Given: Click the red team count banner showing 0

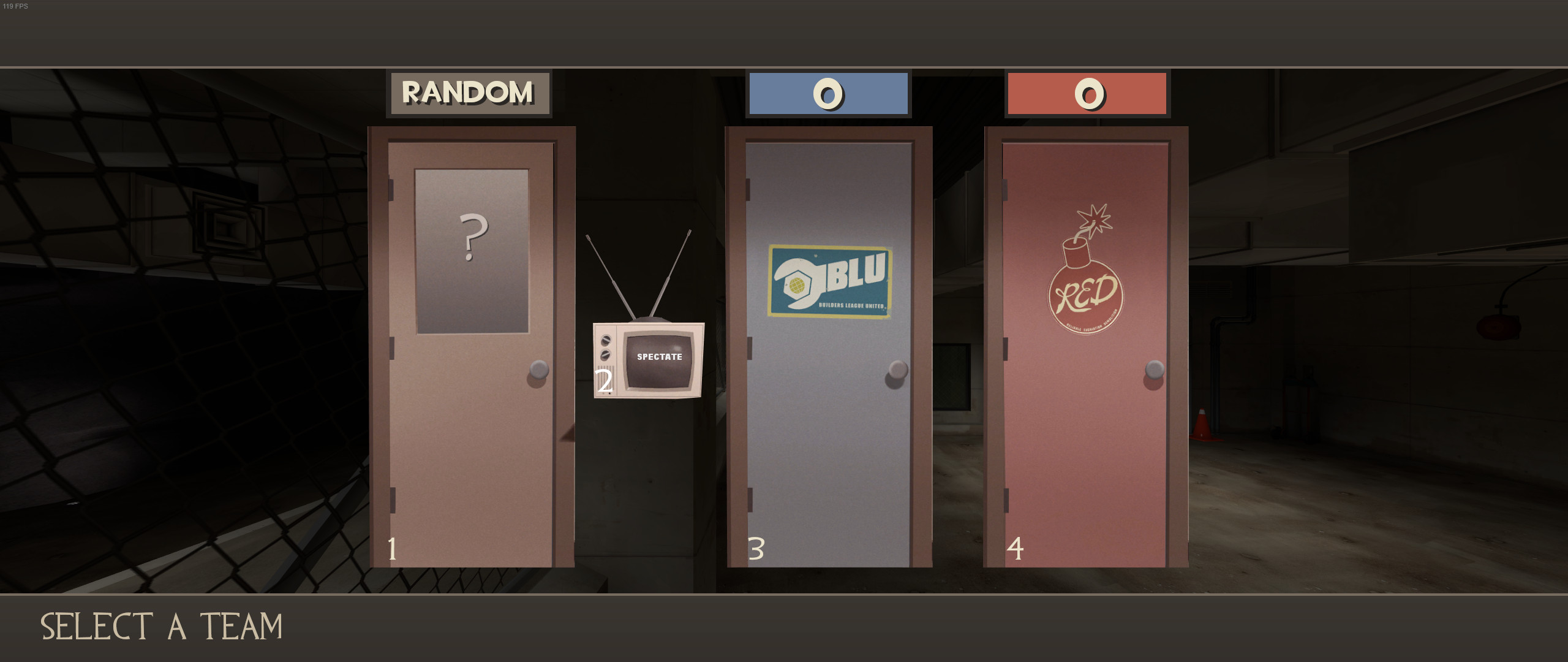Looking at the screenshot, I should pyautogui.click(x=1087, y=93).
